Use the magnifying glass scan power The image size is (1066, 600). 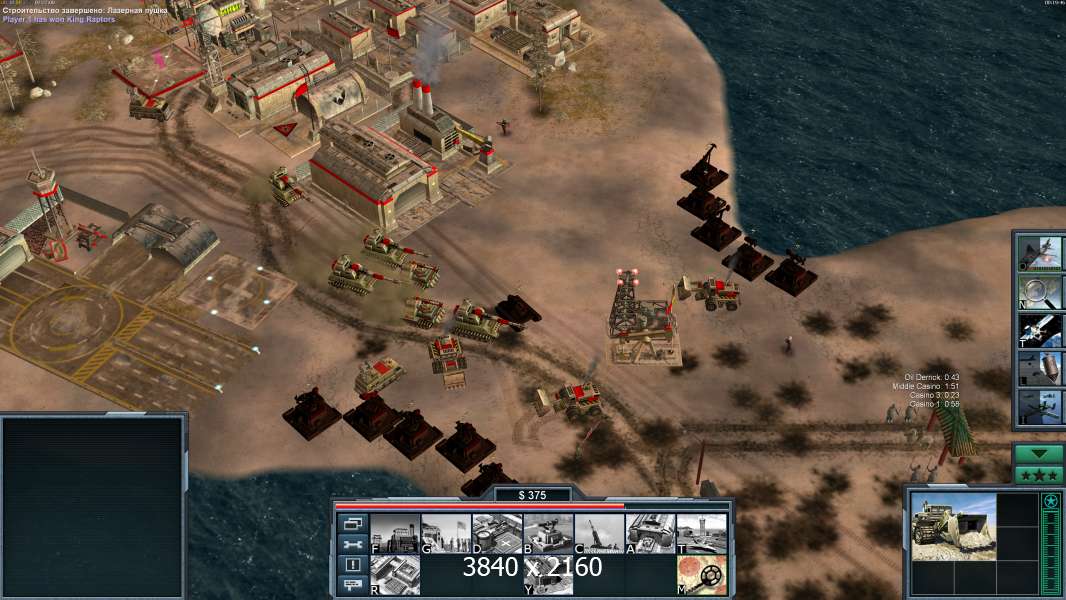(x=1040, y=291)
